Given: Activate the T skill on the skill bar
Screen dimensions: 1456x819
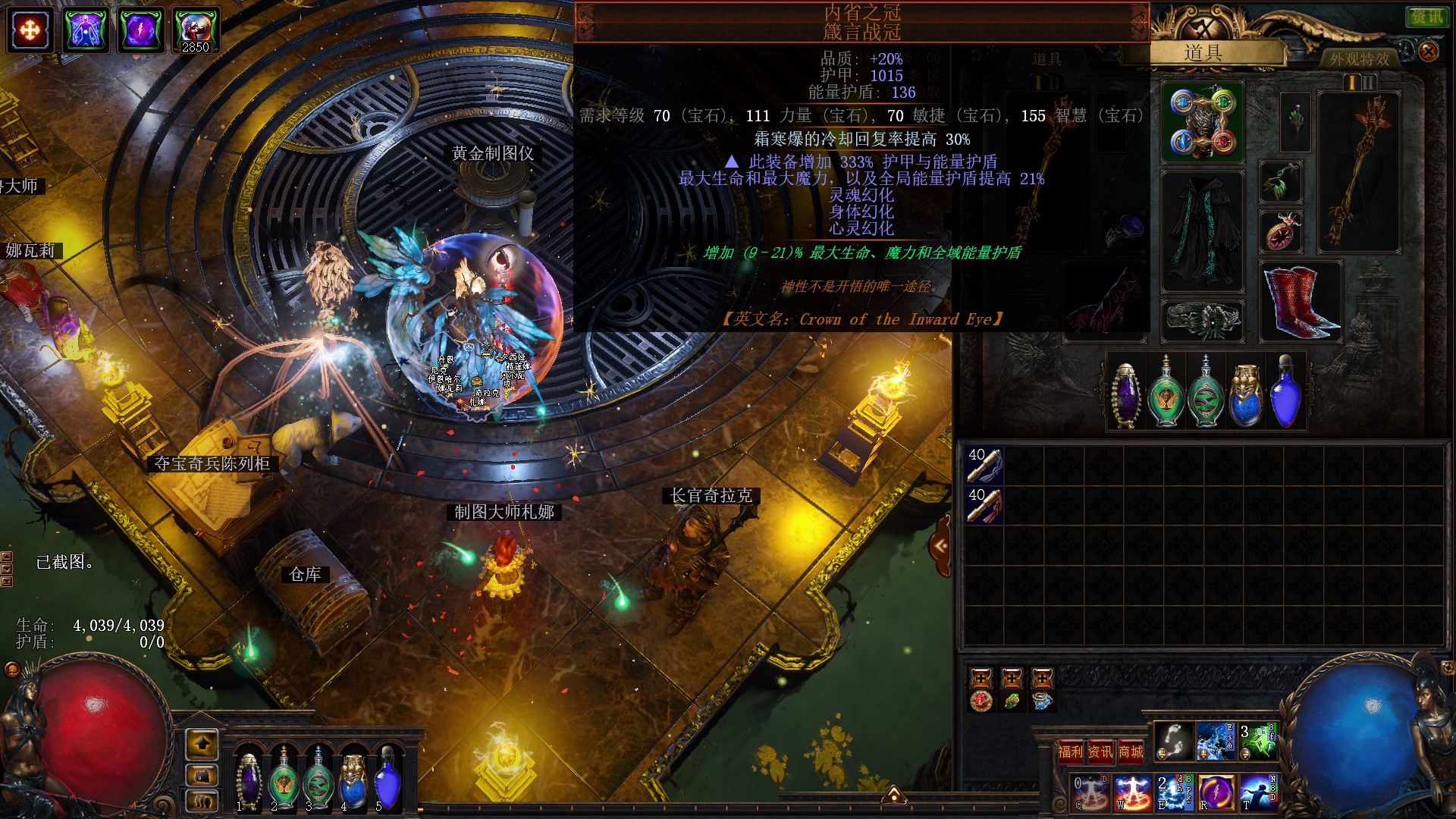Looking at the screenshot, I should 1258,792.
